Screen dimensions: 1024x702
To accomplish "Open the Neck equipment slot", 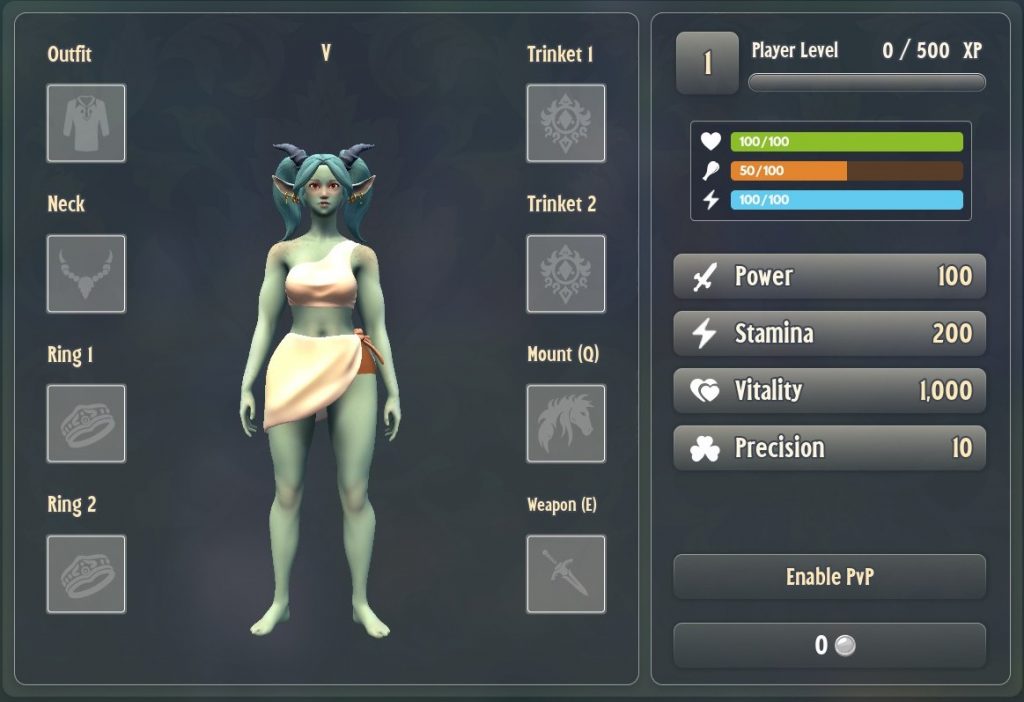I will point(86,274).
